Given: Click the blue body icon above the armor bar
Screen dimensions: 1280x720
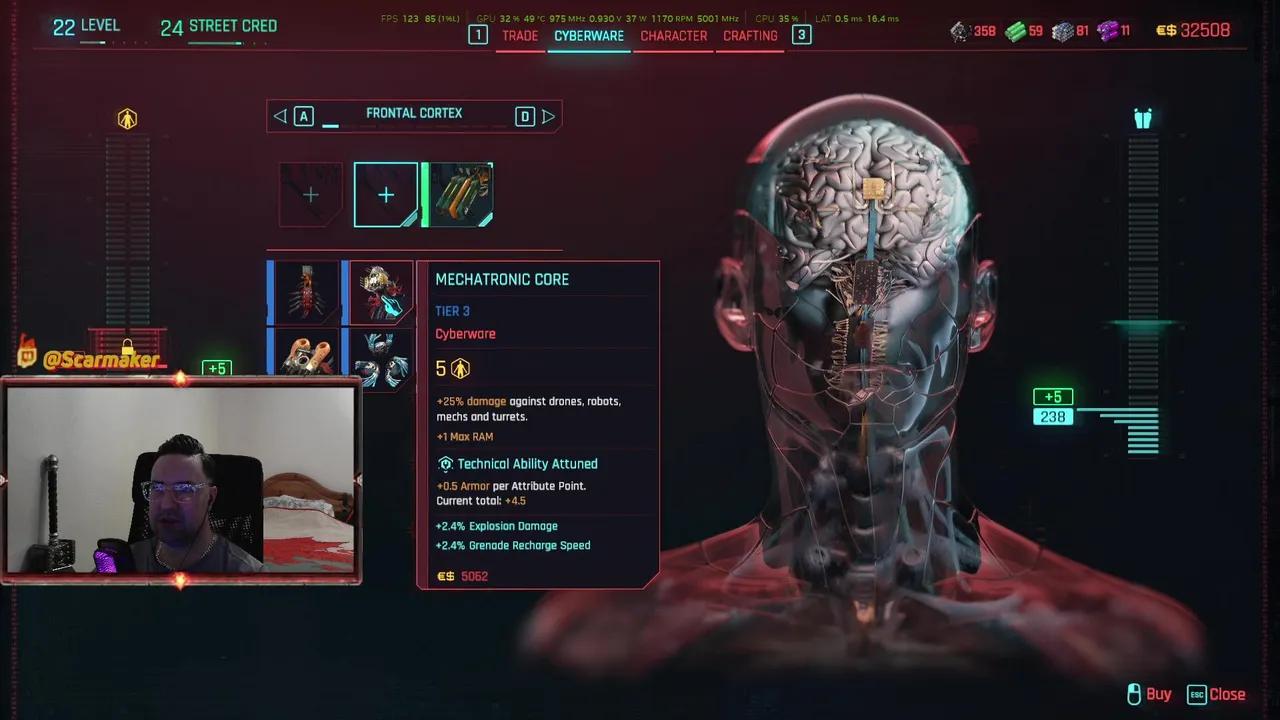Looking at the screenshot, I should 1143,117.
